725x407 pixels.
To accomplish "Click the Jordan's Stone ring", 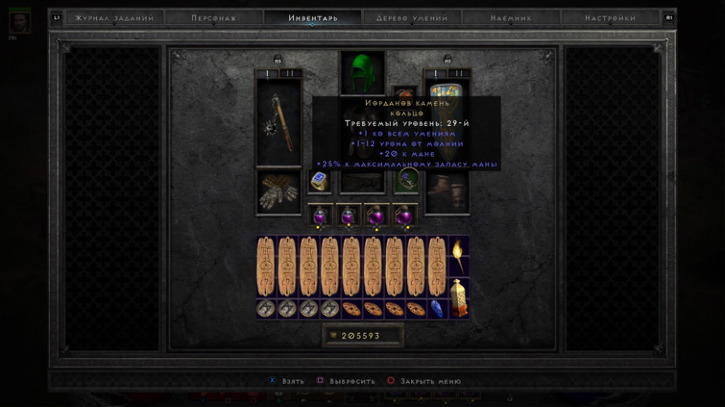I will 319,181.
